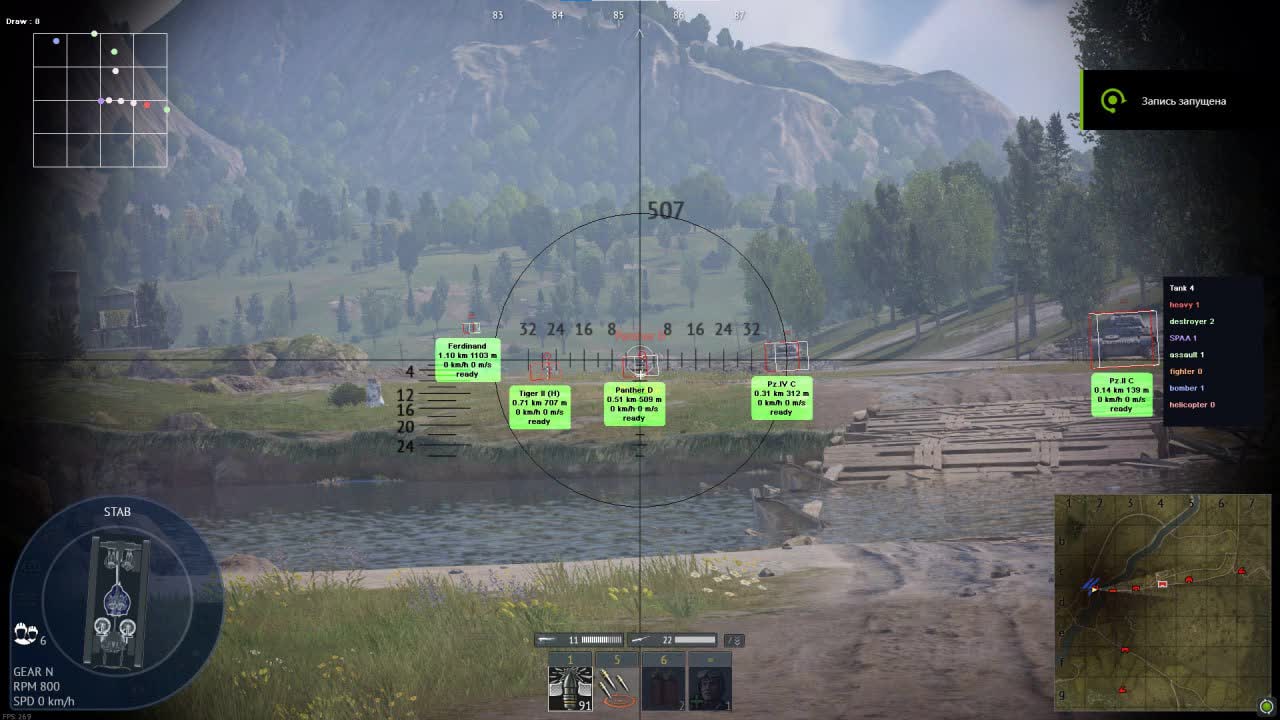This screenshot has height=720, width=1280.
Task: Click the Panther D target nameplate
Action: pyautogui.click(x=633, y=404)
